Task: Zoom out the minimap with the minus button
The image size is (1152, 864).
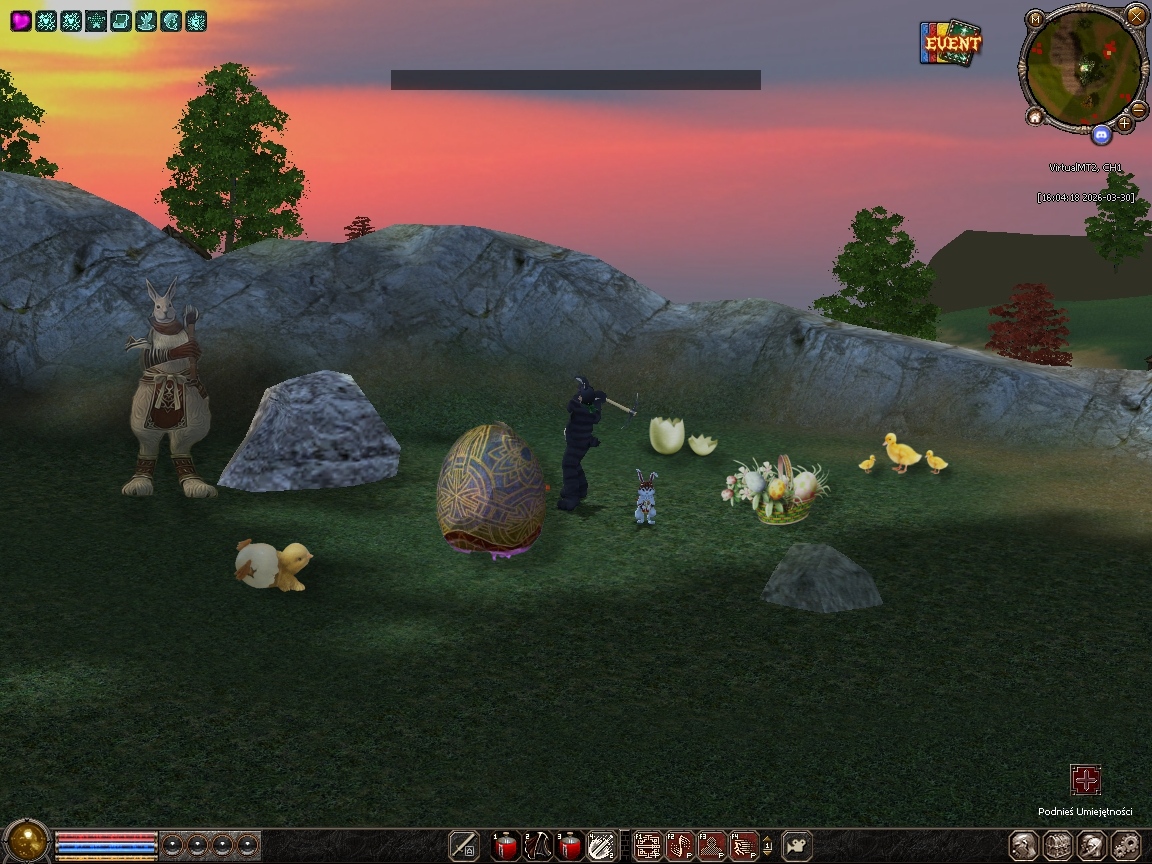Action: (1138, 109)
